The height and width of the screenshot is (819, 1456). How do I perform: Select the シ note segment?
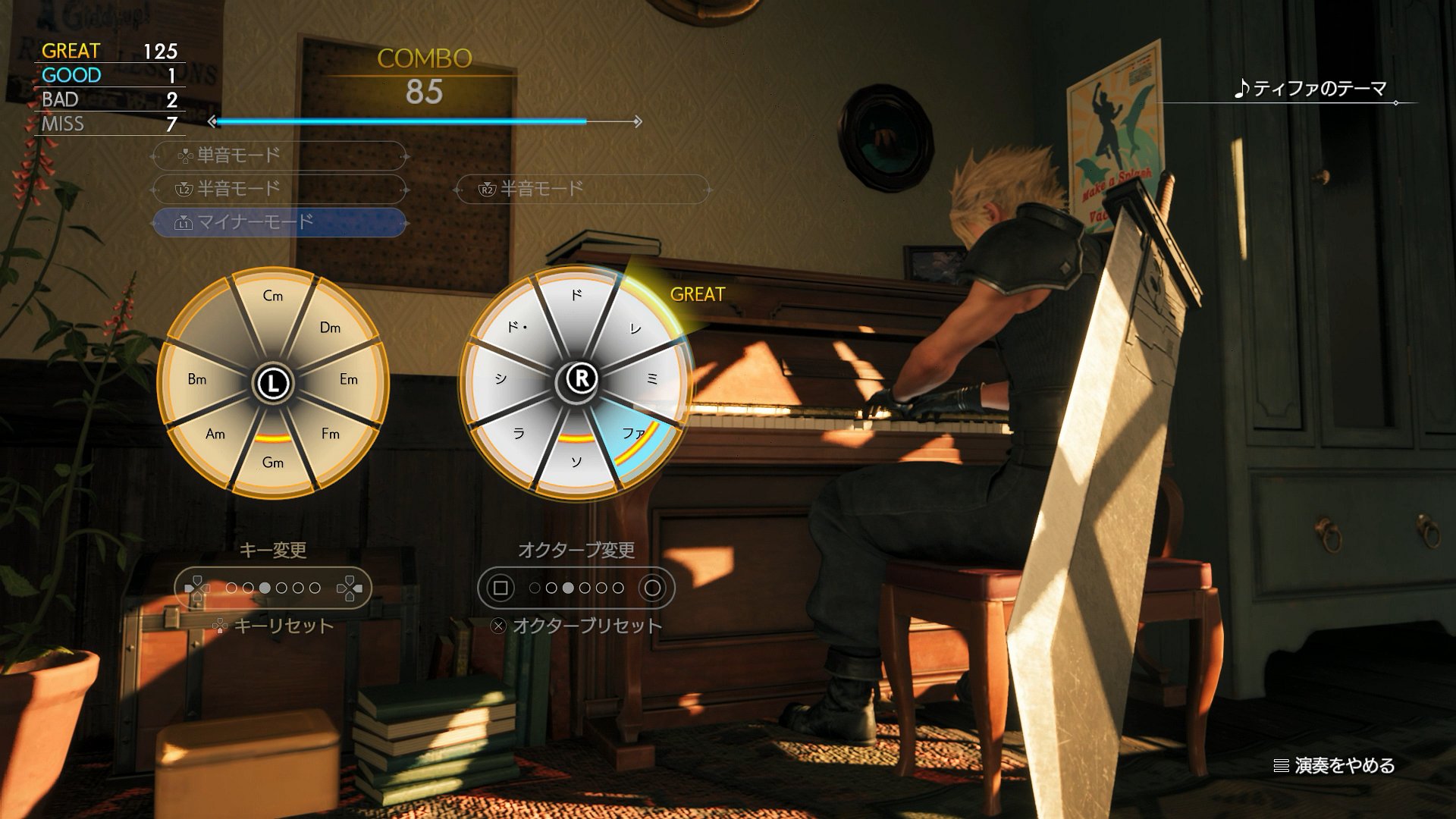coord(500,379)
